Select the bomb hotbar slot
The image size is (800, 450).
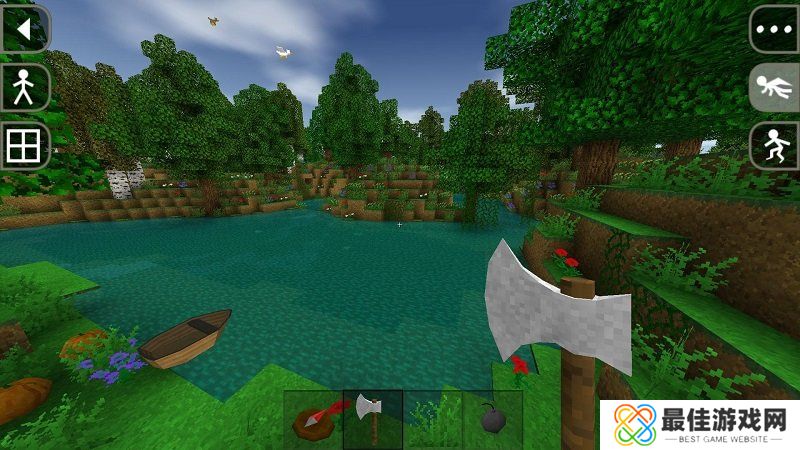point(492,419)
